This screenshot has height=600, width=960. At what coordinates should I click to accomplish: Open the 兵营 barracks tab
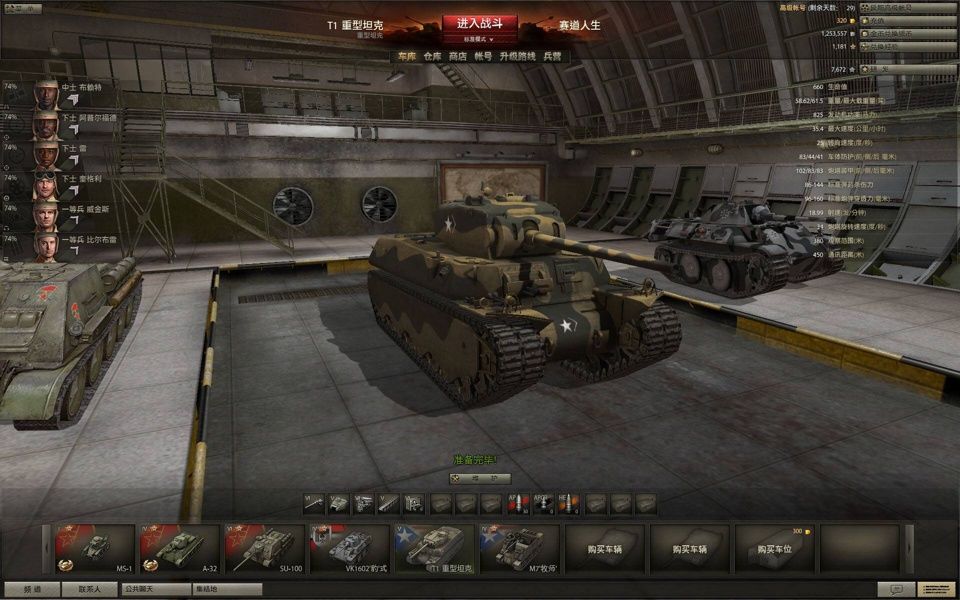pyautogui.click(x=552, y=57)
